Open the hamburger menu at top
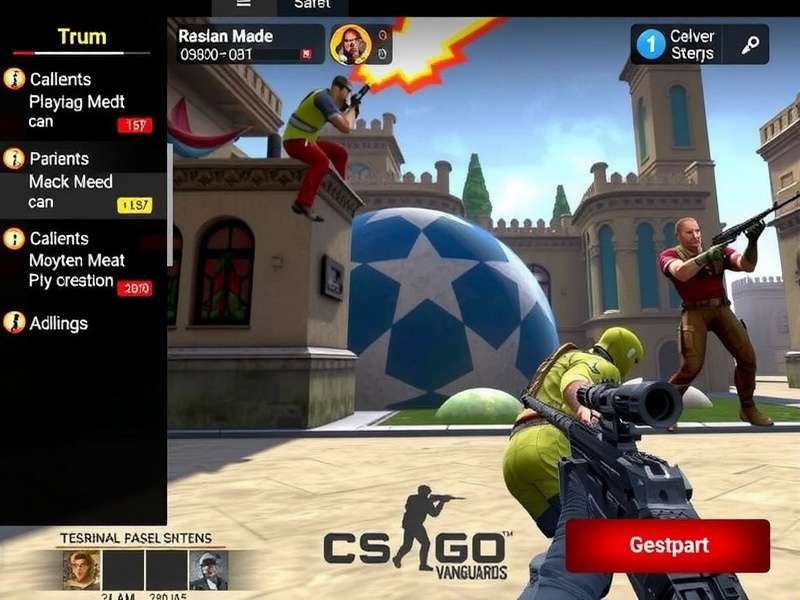Screen dimensions: 800x600 (243, 5)
